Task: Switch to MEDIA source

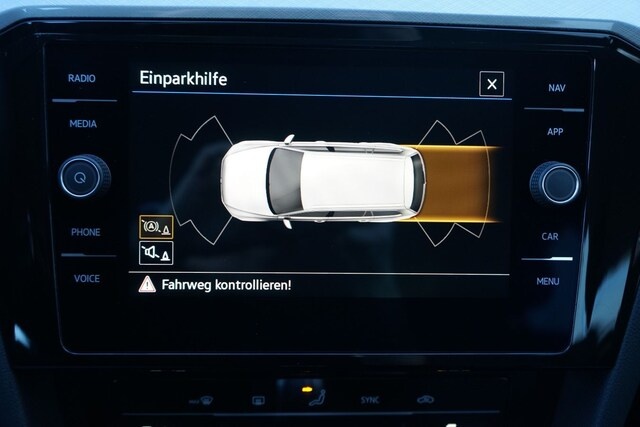Action: tap(83, 125)
